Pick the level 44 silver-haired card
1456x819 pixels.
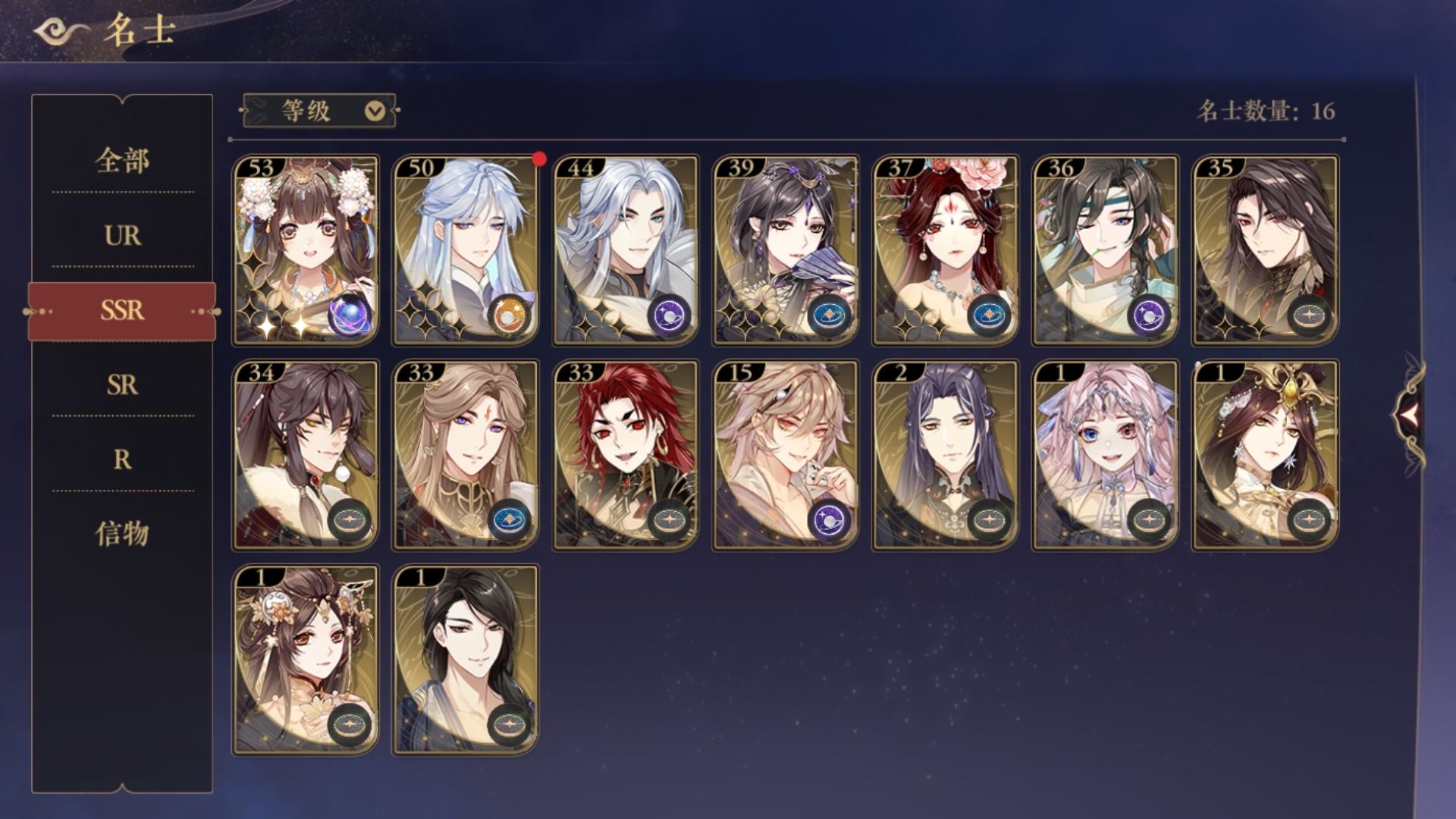tap(625, 250)
